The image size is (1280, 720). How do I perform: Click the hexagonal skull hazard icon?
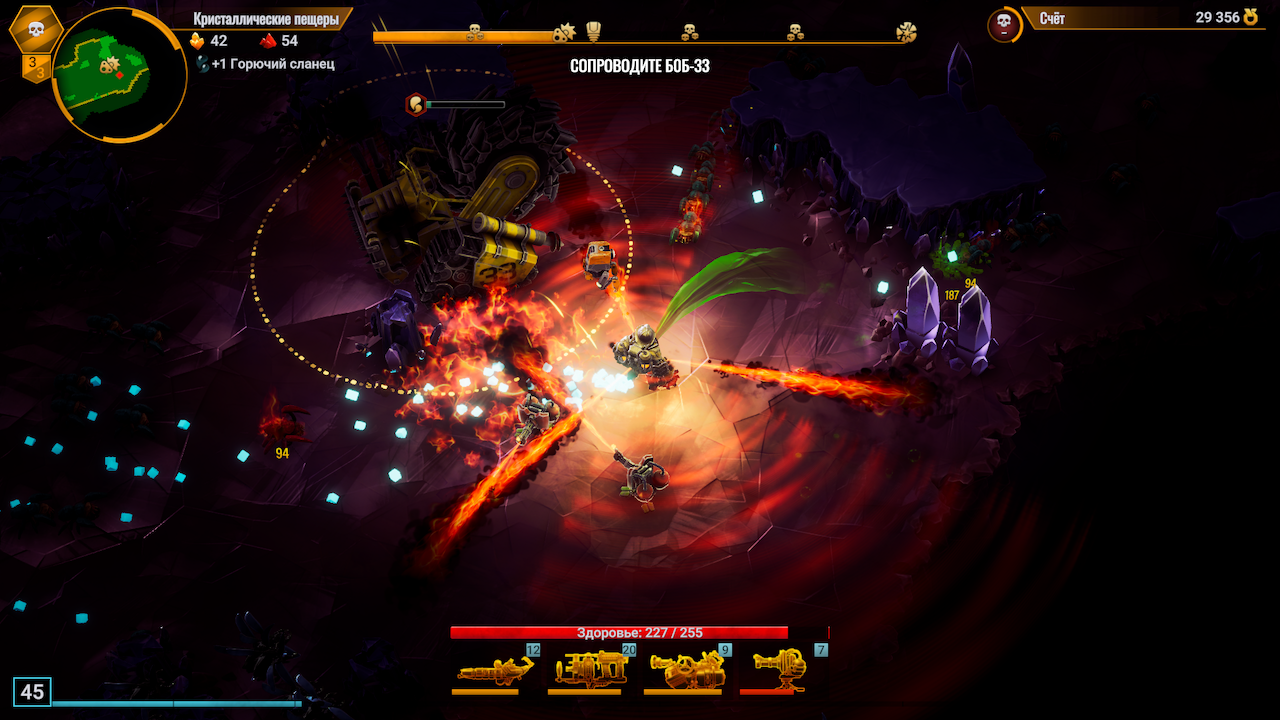click(x=36, y=29)
